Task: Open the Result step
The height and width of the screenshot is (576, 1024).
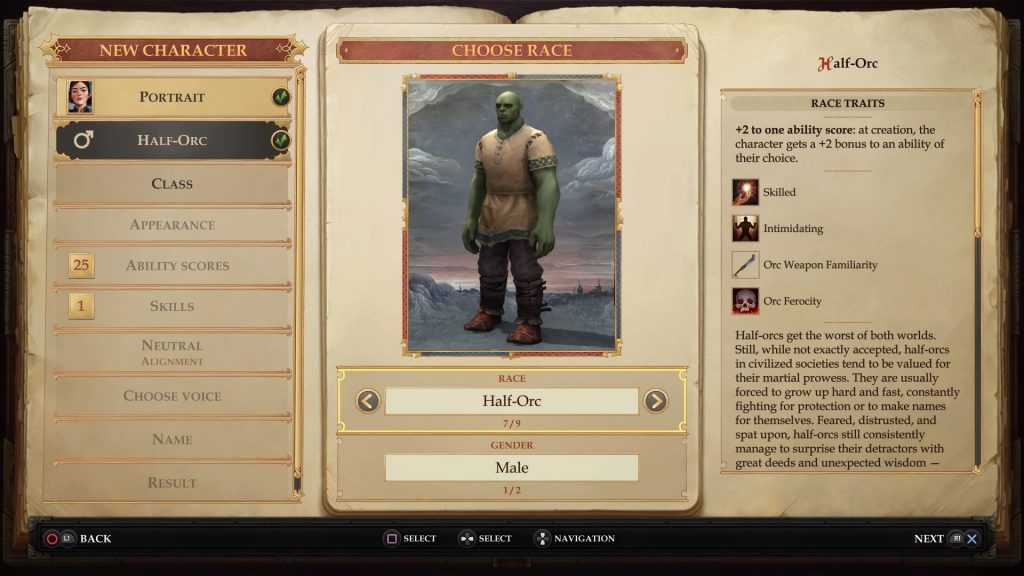Action: [172, 482]
